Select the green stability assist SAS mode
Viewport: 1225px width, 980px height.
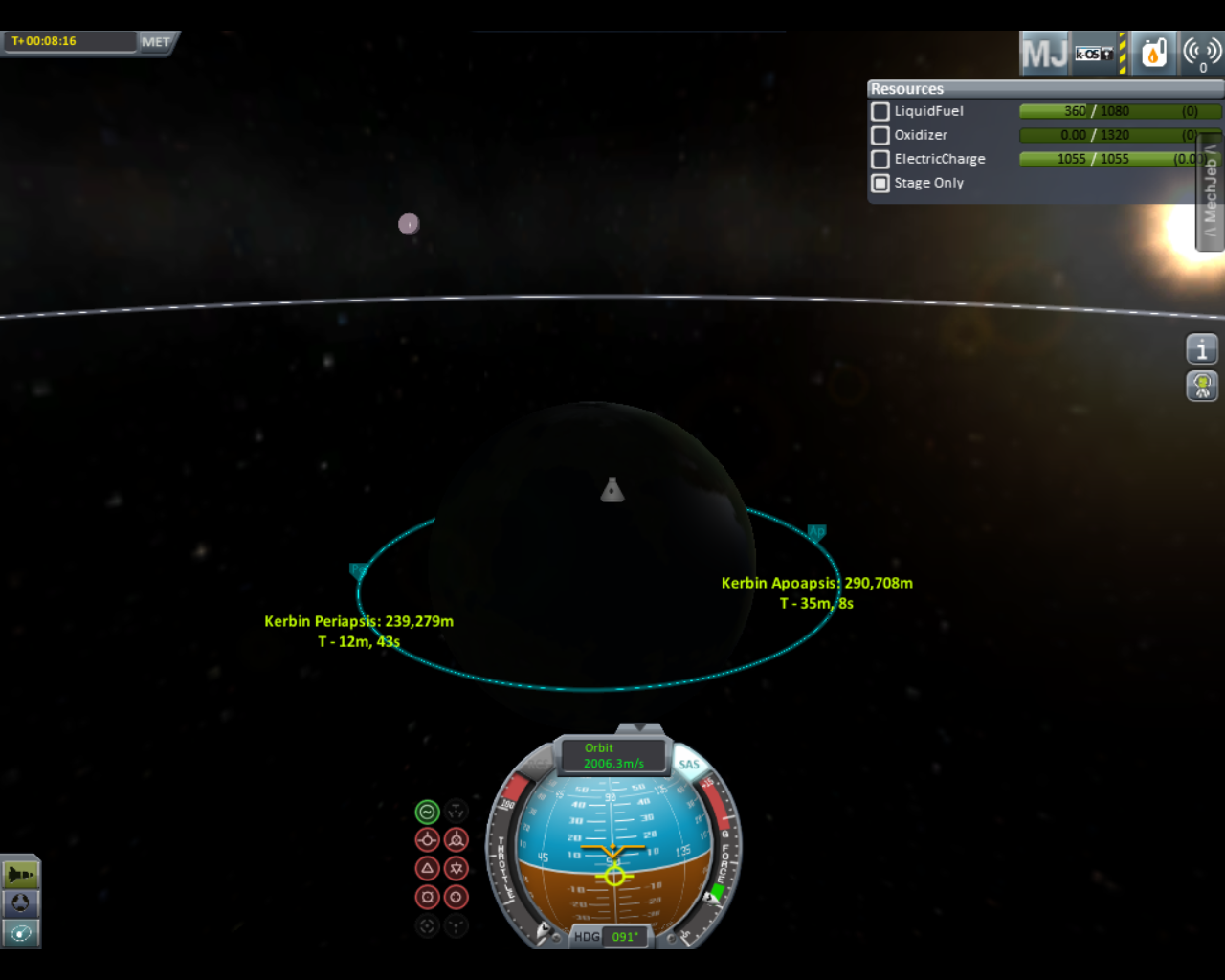(x=427, y=812)
